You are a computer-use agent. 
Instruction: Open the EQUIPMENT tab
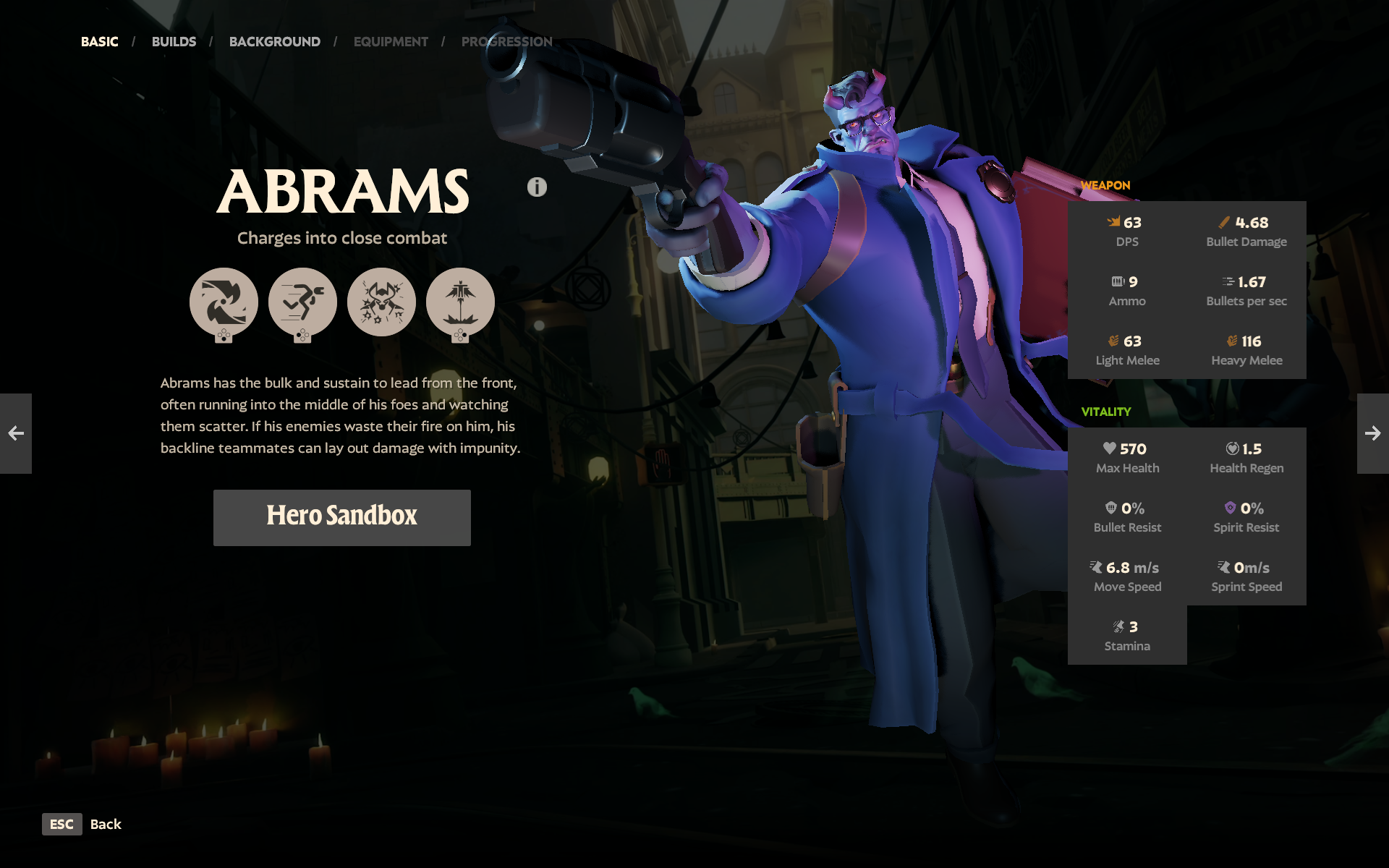click(391, 41)
